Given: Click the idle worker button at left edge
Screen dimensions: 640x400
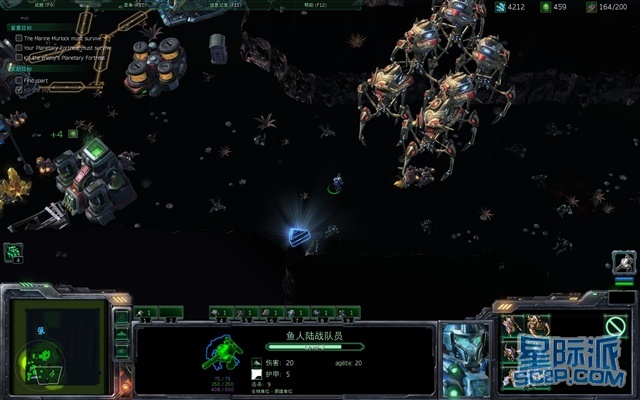Looking at the screenshot, I should point(13,252).
